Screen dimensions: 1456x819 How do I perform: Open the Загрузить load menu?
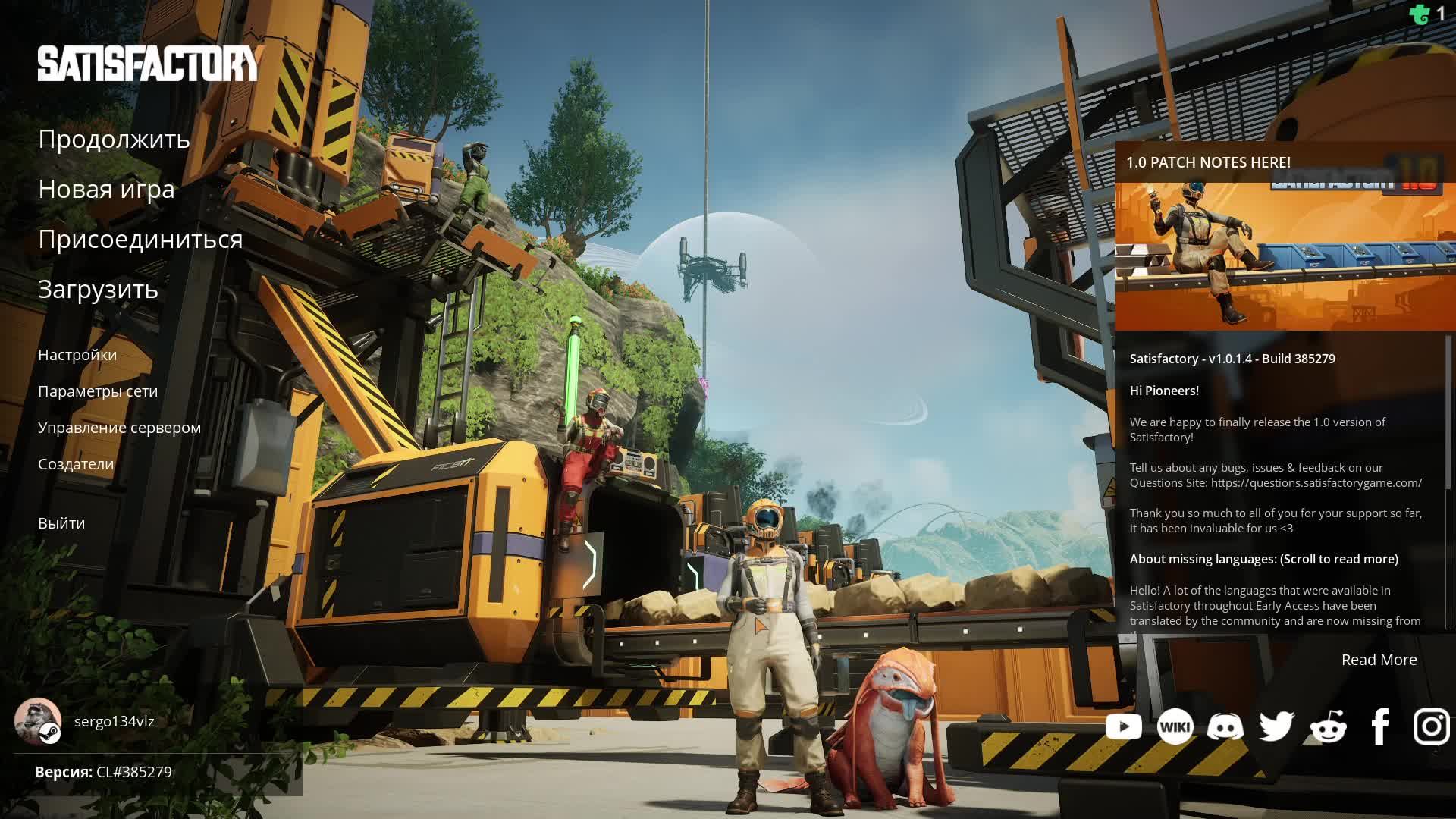coord(98,290)
